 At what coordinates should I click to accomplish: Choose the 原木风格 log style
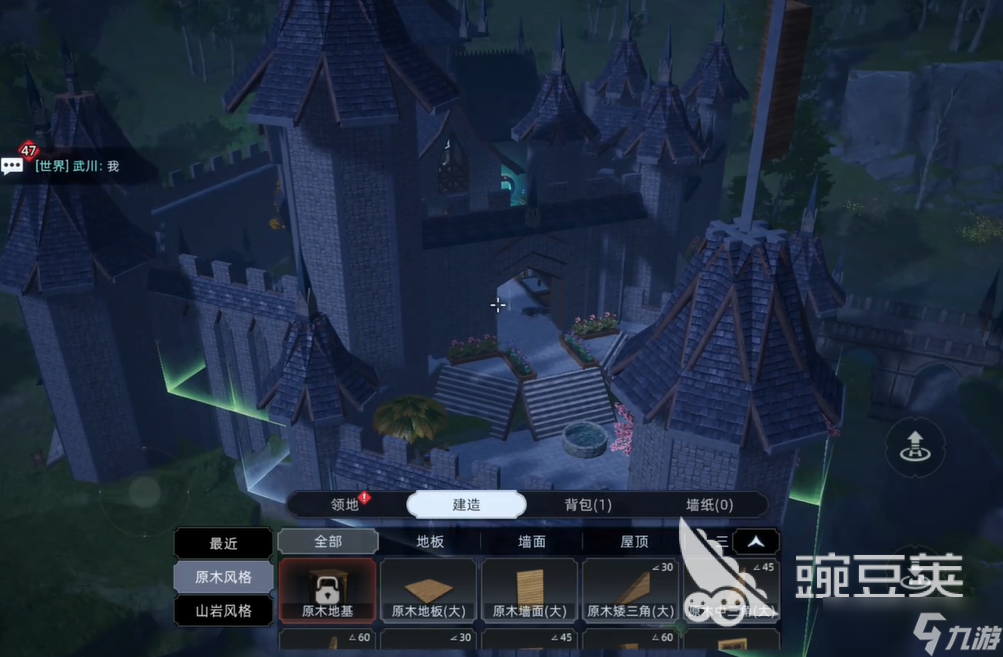tap(223, 577)
